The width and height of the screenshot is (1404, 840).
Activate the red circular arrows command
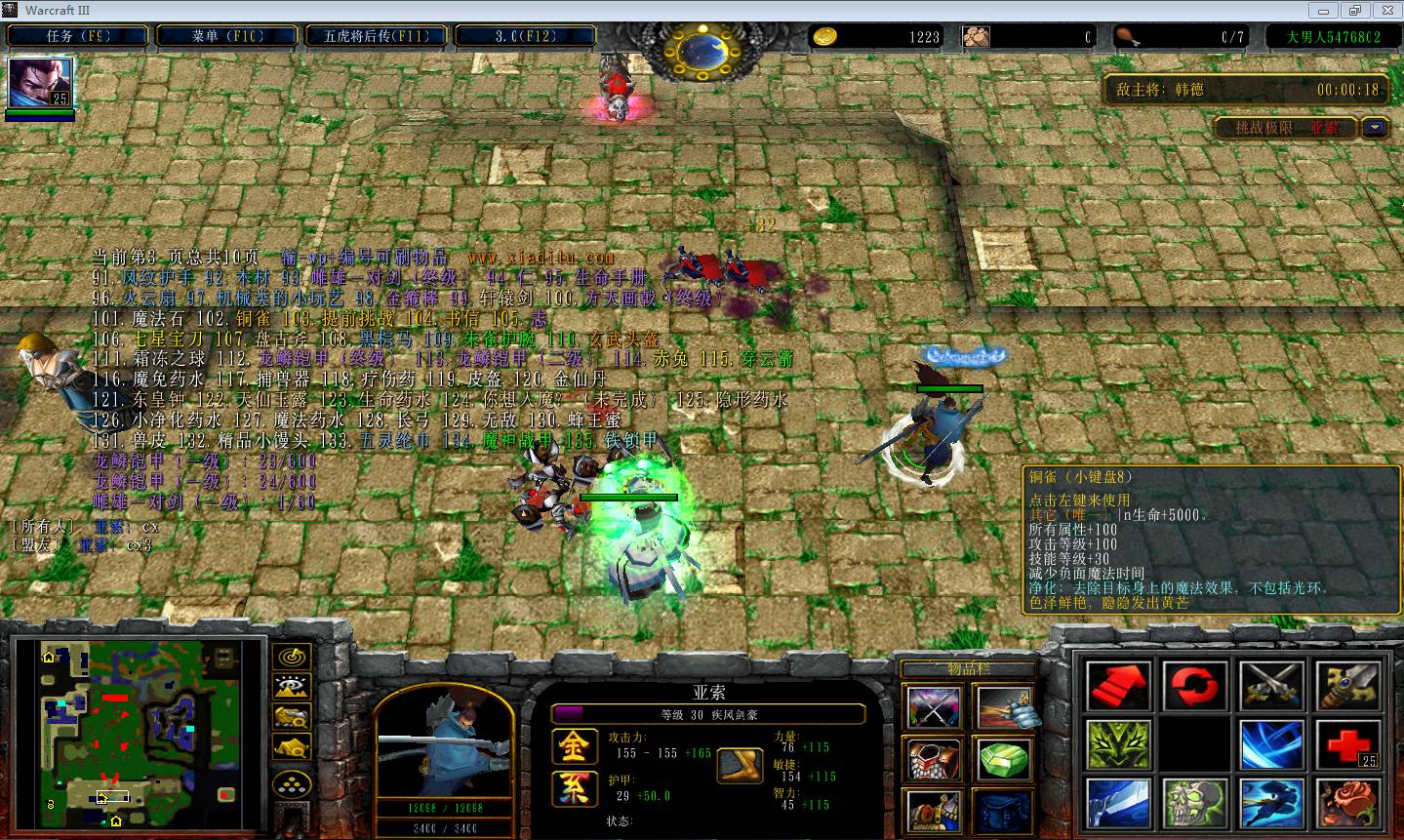coord(1194,686)
